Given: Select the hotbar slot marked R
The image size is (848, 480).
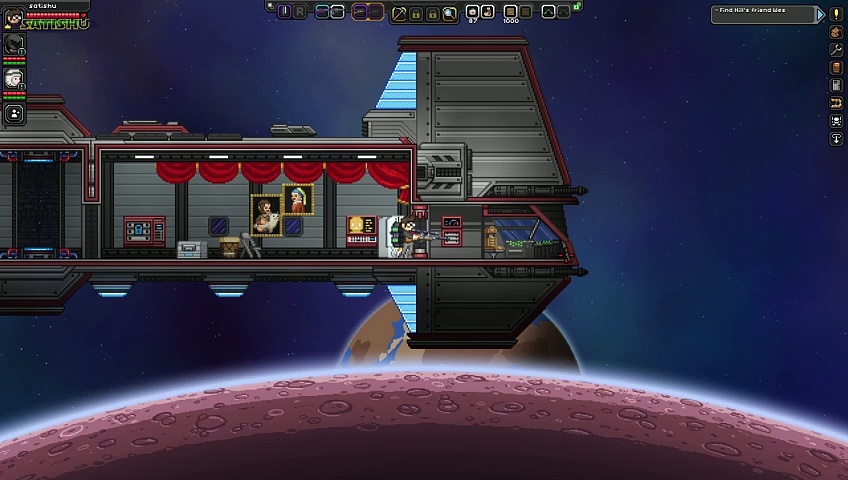Looking at the screenshot, I should (x=300, y=12).
